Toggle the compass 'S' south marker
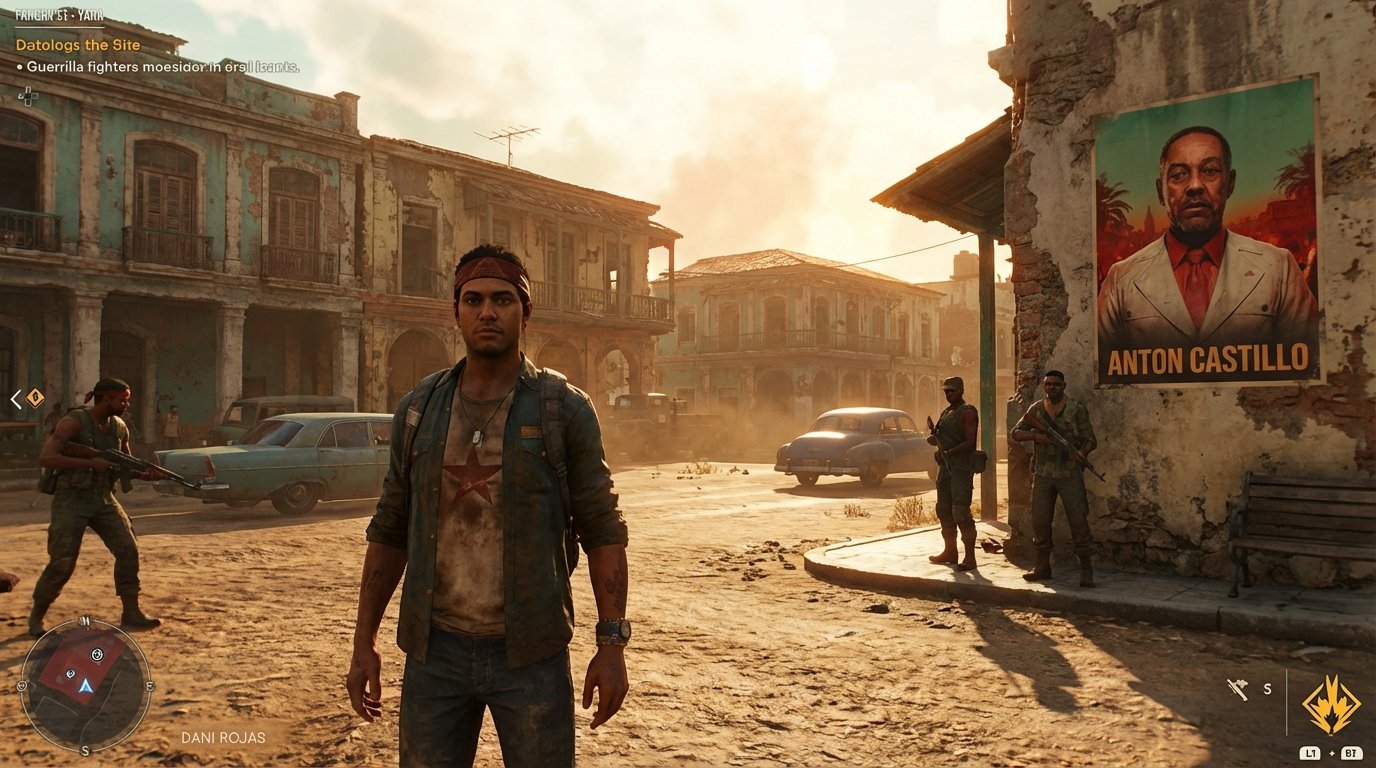 coord(84,750)
